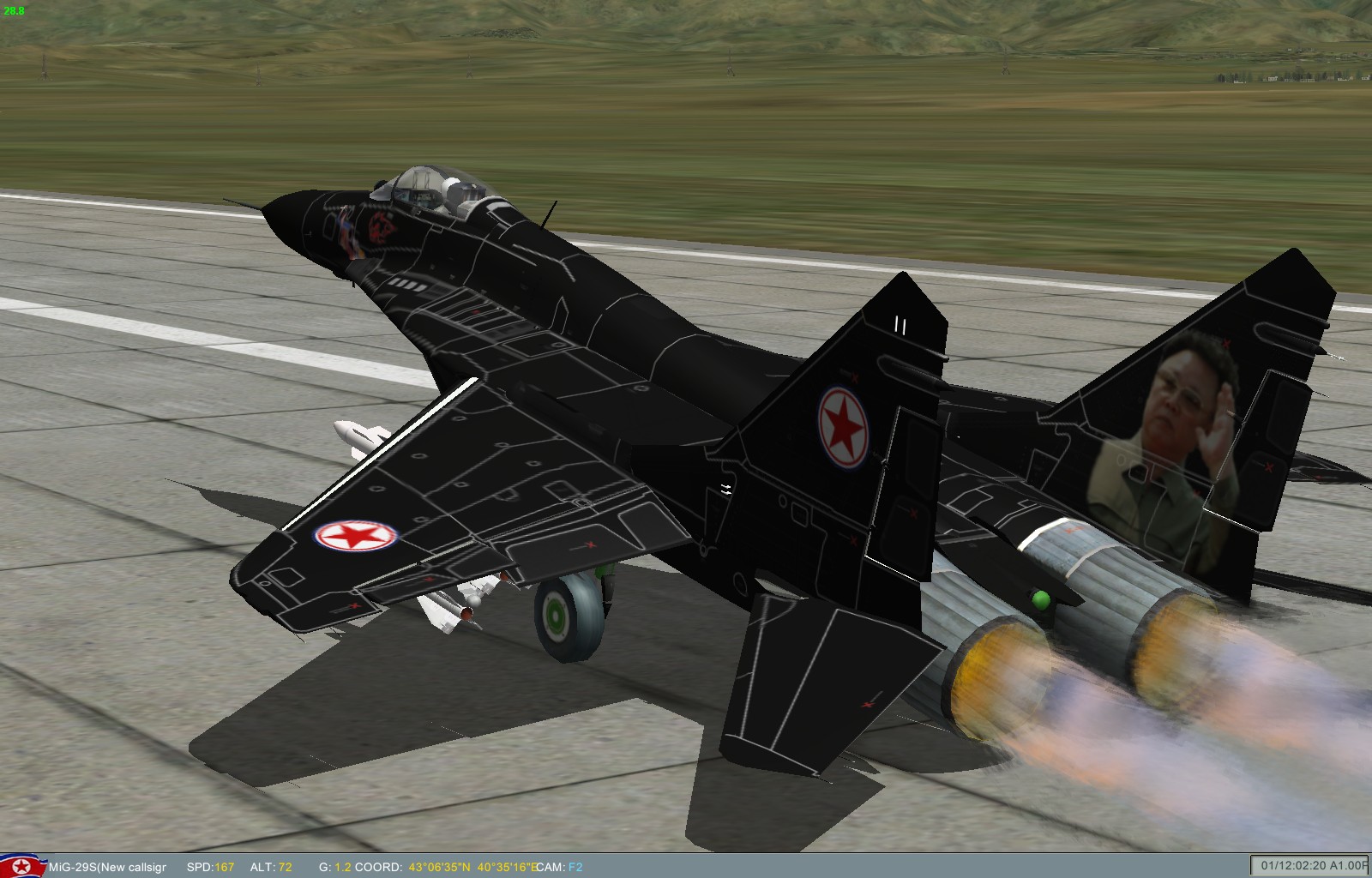Click the info bar at screen bottom
Screen dimensions: 1372x878
pos(686,867)
